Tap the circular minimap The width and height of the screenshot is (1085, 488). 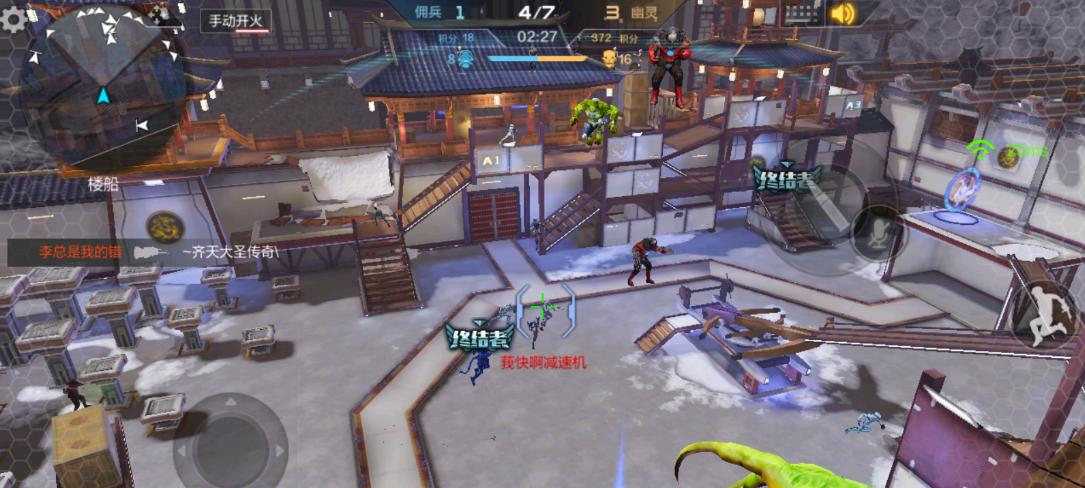pos(103,84)
